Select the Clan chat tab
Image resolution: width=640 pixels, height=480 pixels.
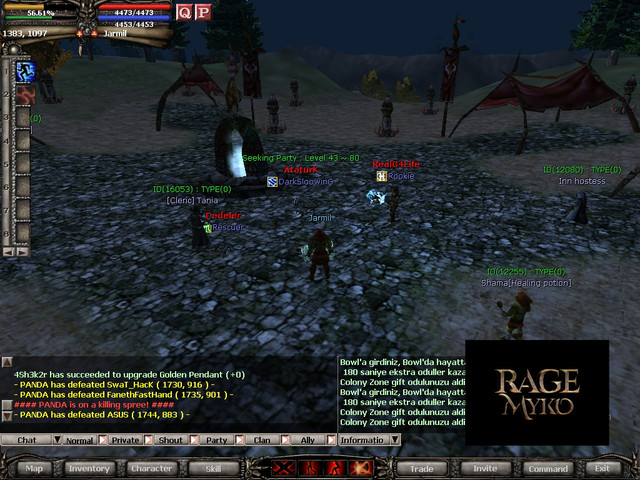pyautogui.click(x=261, y=439)
